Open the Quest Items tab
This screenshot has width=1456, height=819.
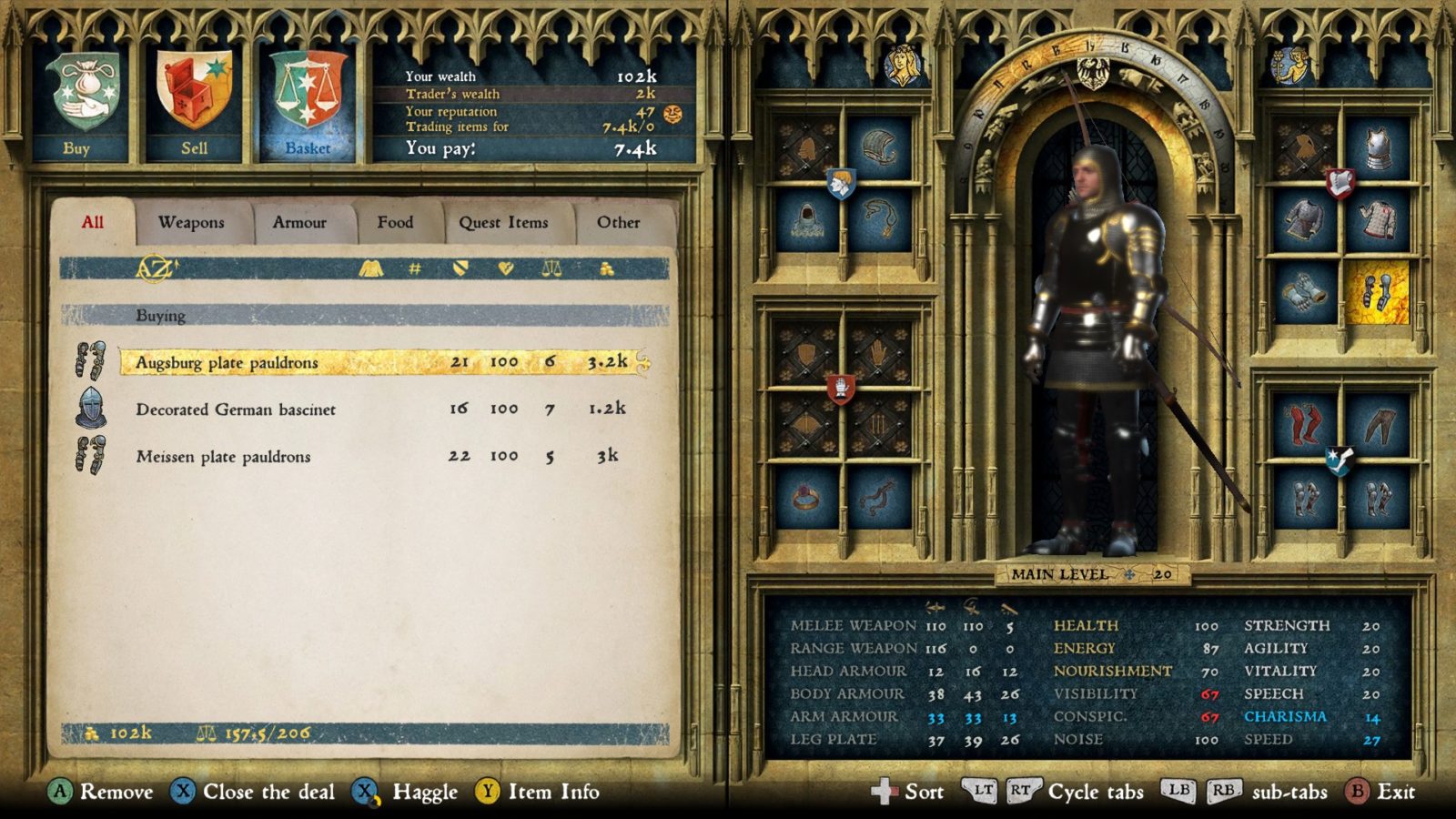[507, 222]
